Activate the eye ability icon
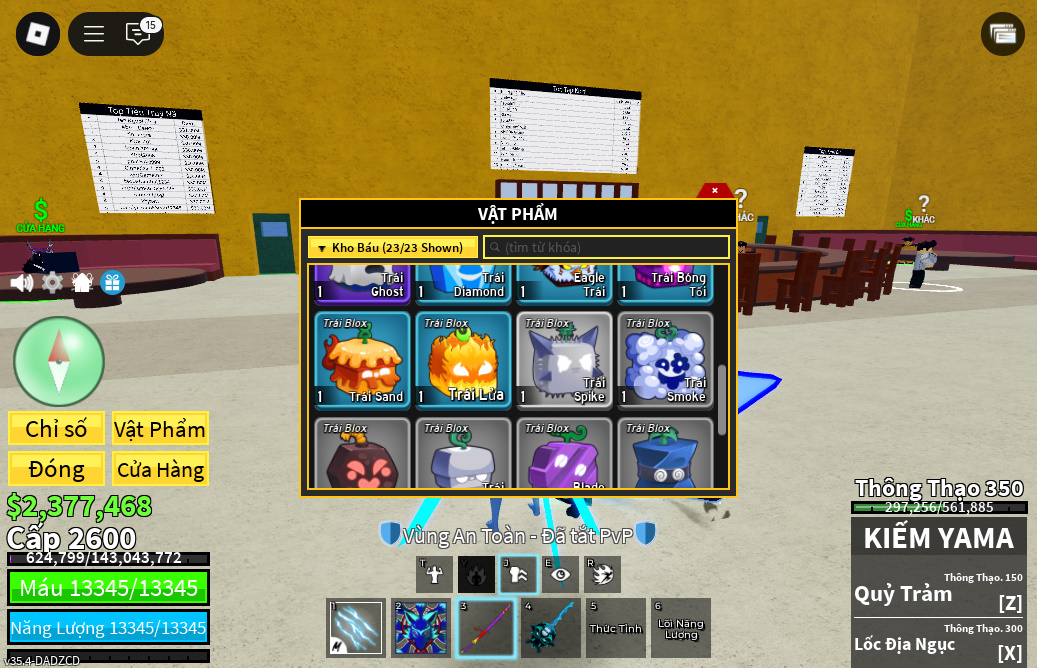The height and width of the screenshot is (668, 1037). click(x=560, y=574)
